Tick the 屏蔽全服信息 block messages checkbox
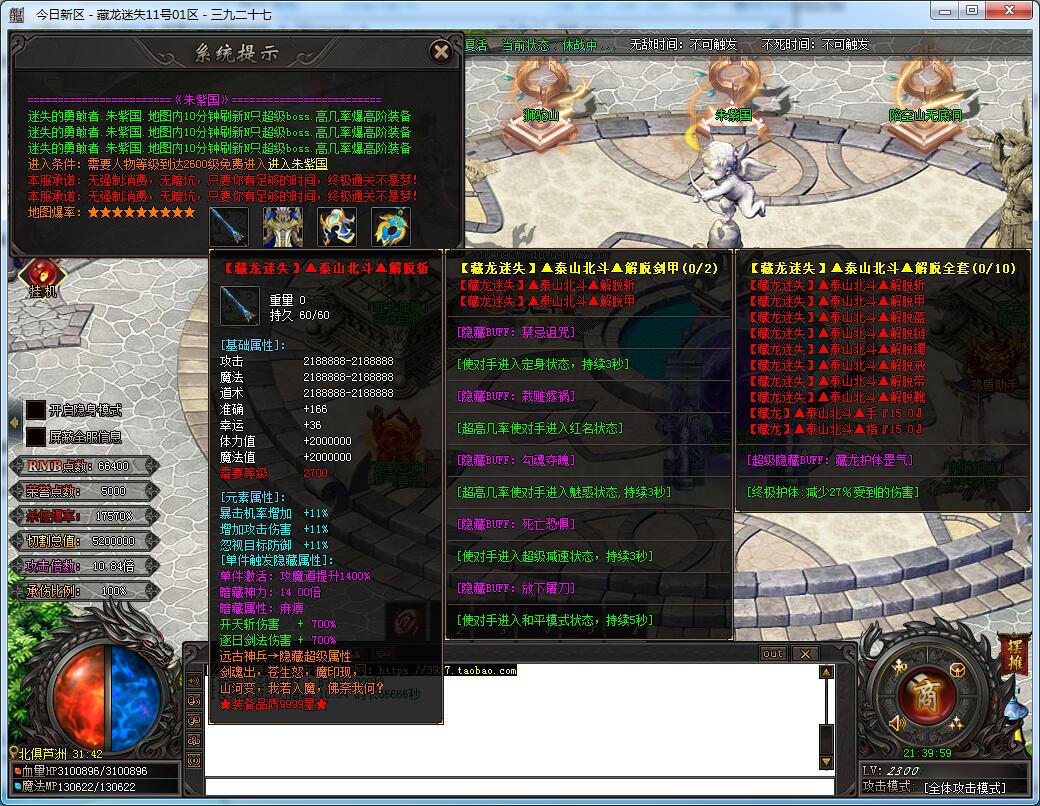This screenshot has width=1040, height=806. pyautogui.click(x=36, y=437)
